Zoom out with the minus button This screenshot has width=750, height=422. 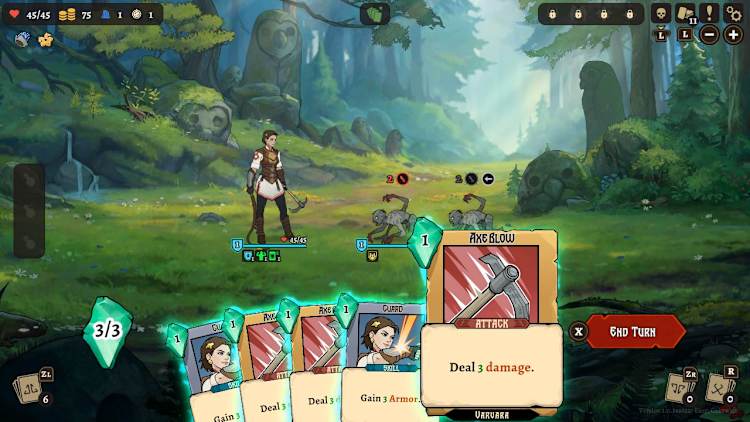tap(709, 35)
